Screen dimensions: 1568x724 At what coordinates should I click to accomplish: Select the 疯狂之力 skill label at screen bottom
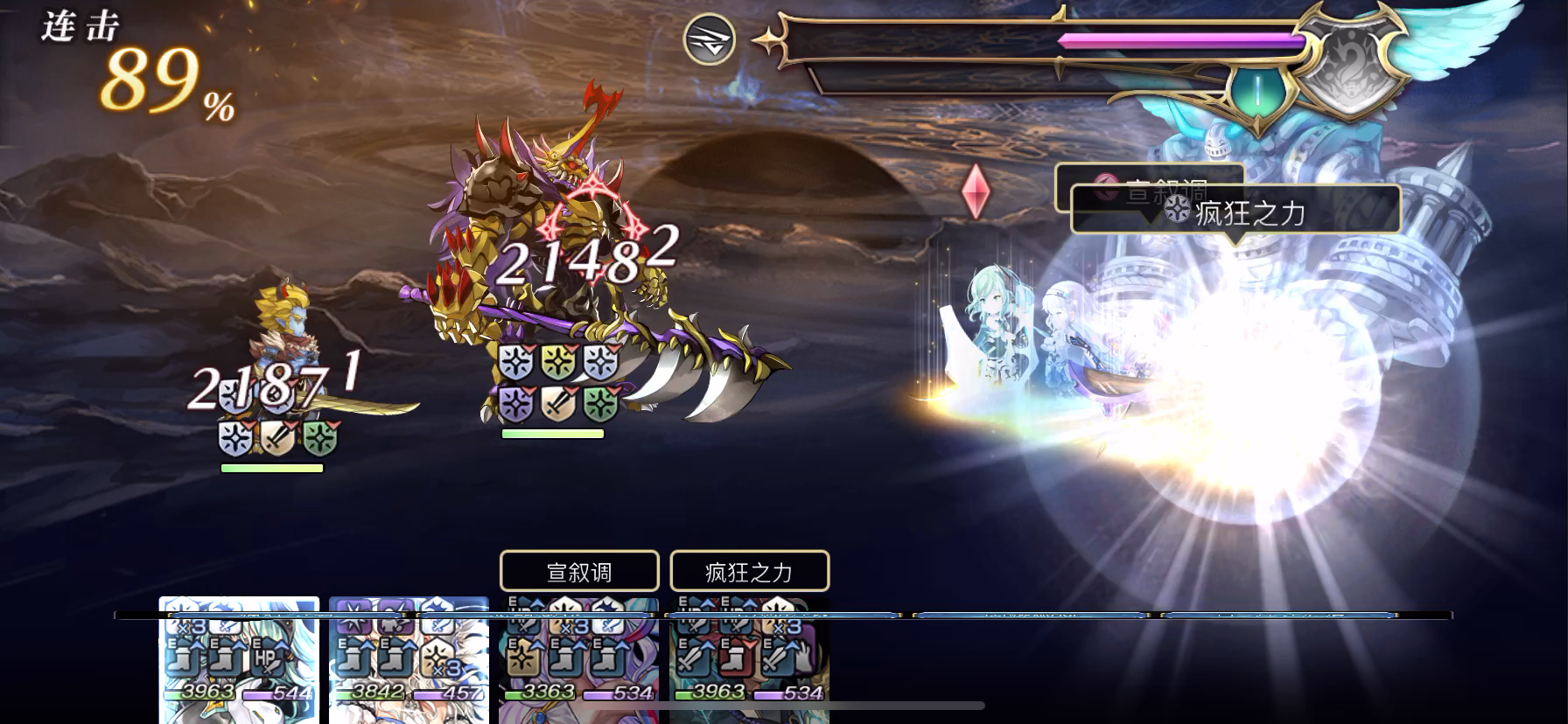pyautogui.click(x=749, y=570)
